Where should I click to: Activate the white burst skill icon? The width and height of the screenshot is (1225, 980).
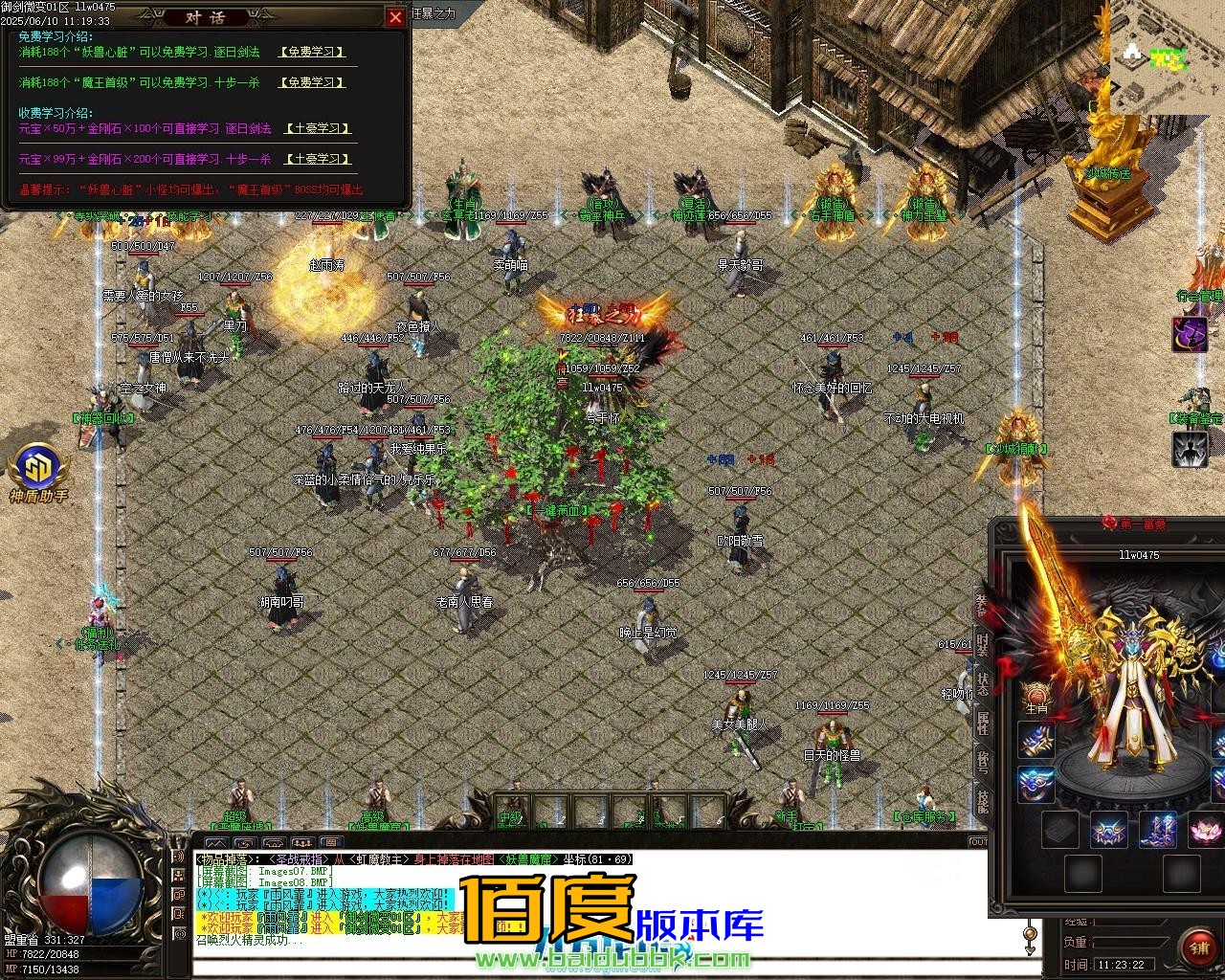pos(1190,449)
